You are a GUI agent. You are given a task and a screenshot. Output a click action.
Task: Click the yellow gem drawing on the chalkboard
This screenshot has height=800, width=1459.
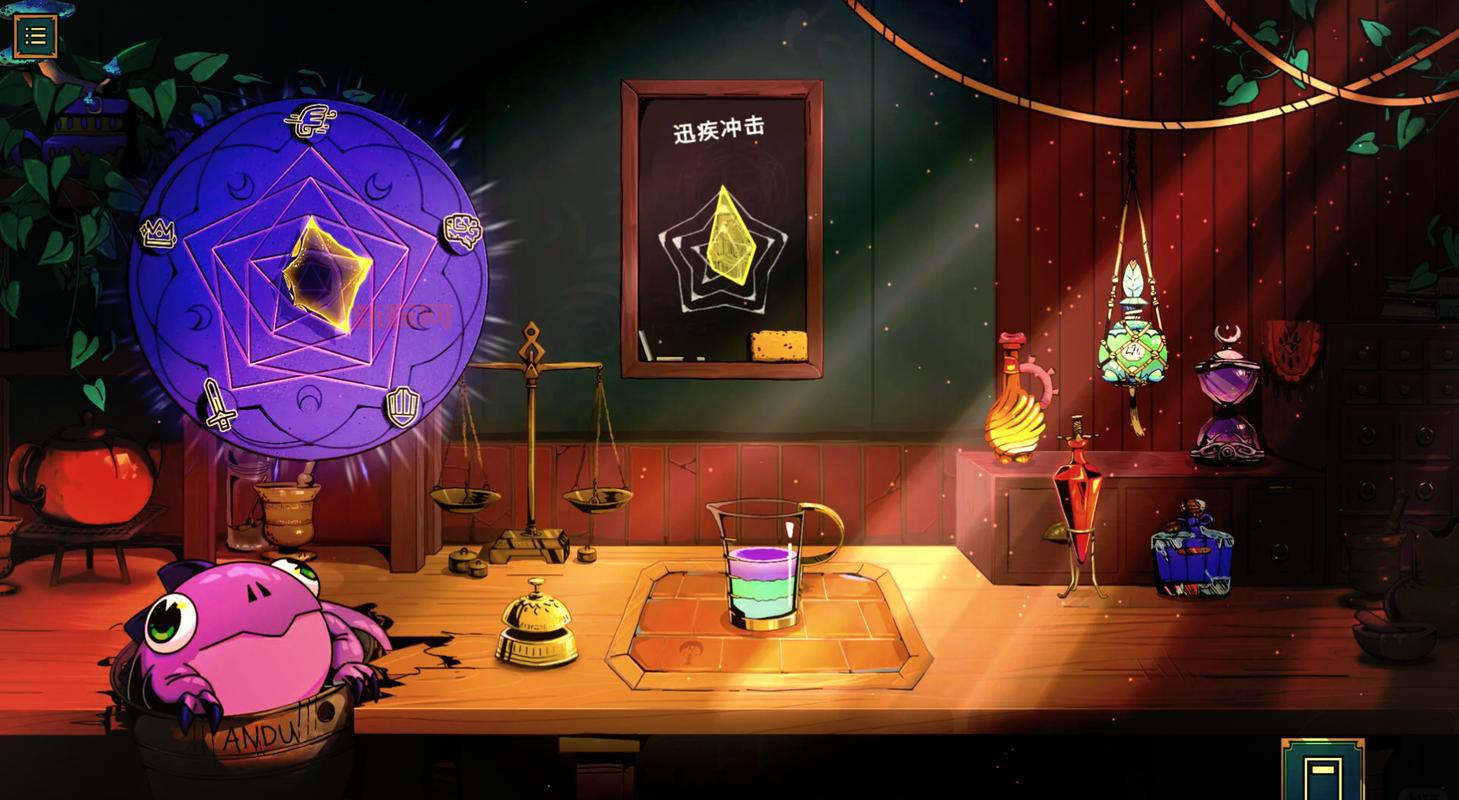[731, 237]
